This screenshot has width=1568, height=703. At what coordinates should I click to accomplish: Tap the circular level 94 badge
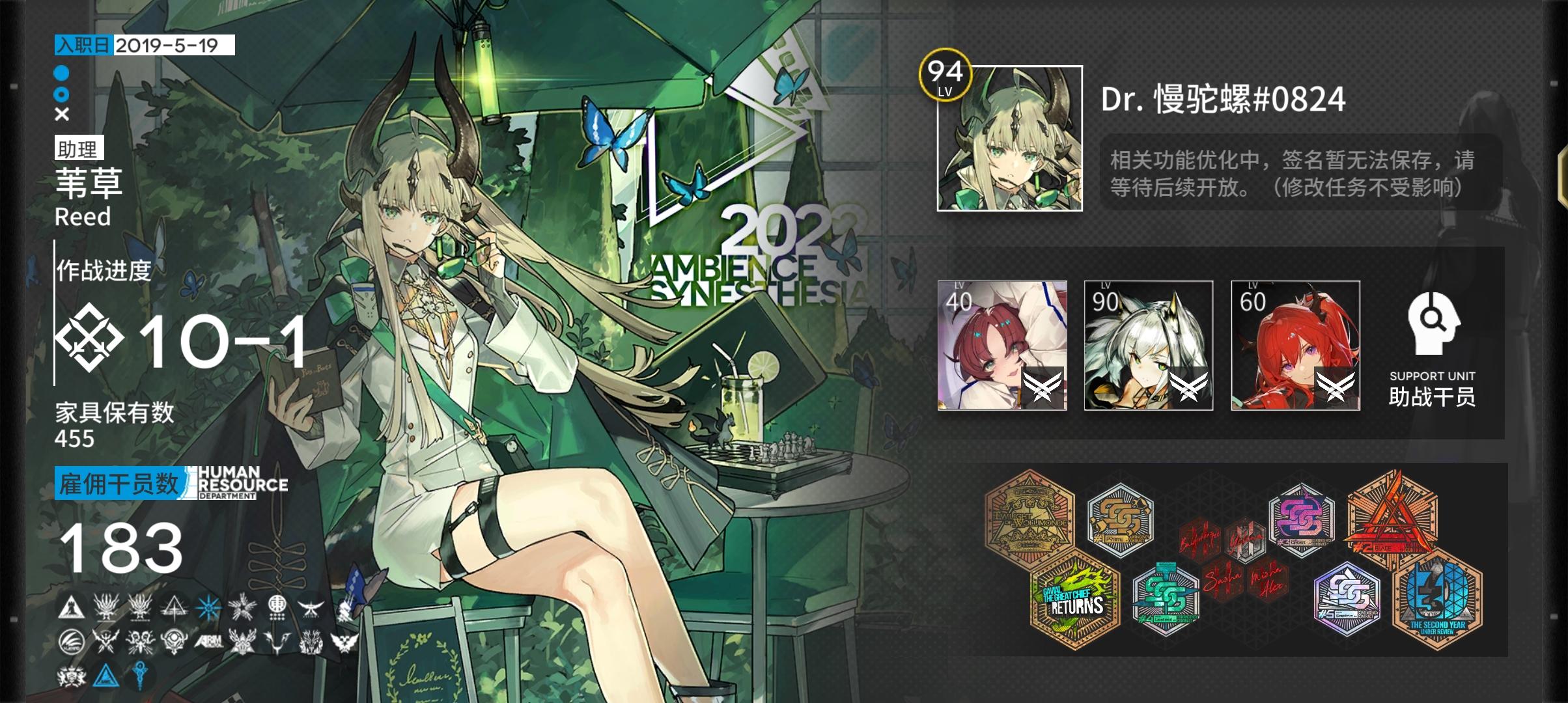tap(944, 78)
